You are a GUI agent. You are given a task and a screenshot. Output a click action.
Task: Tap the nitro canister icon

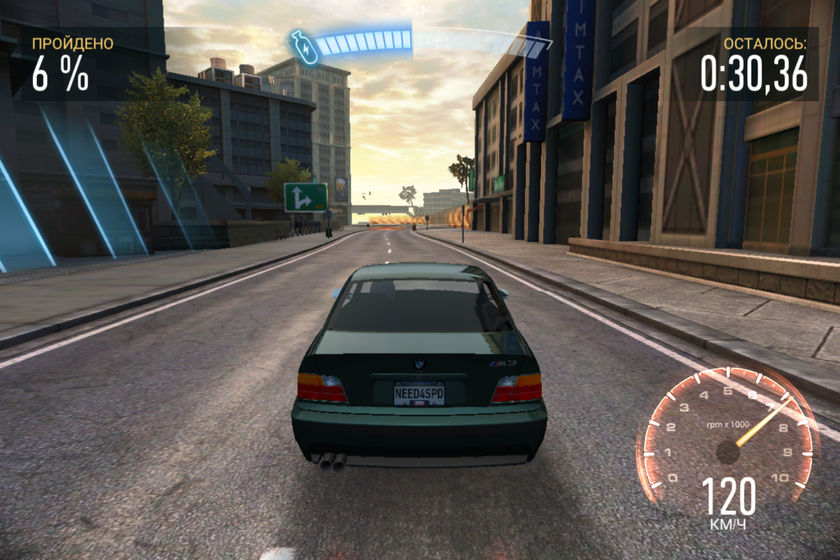click(x=304, y=47)
